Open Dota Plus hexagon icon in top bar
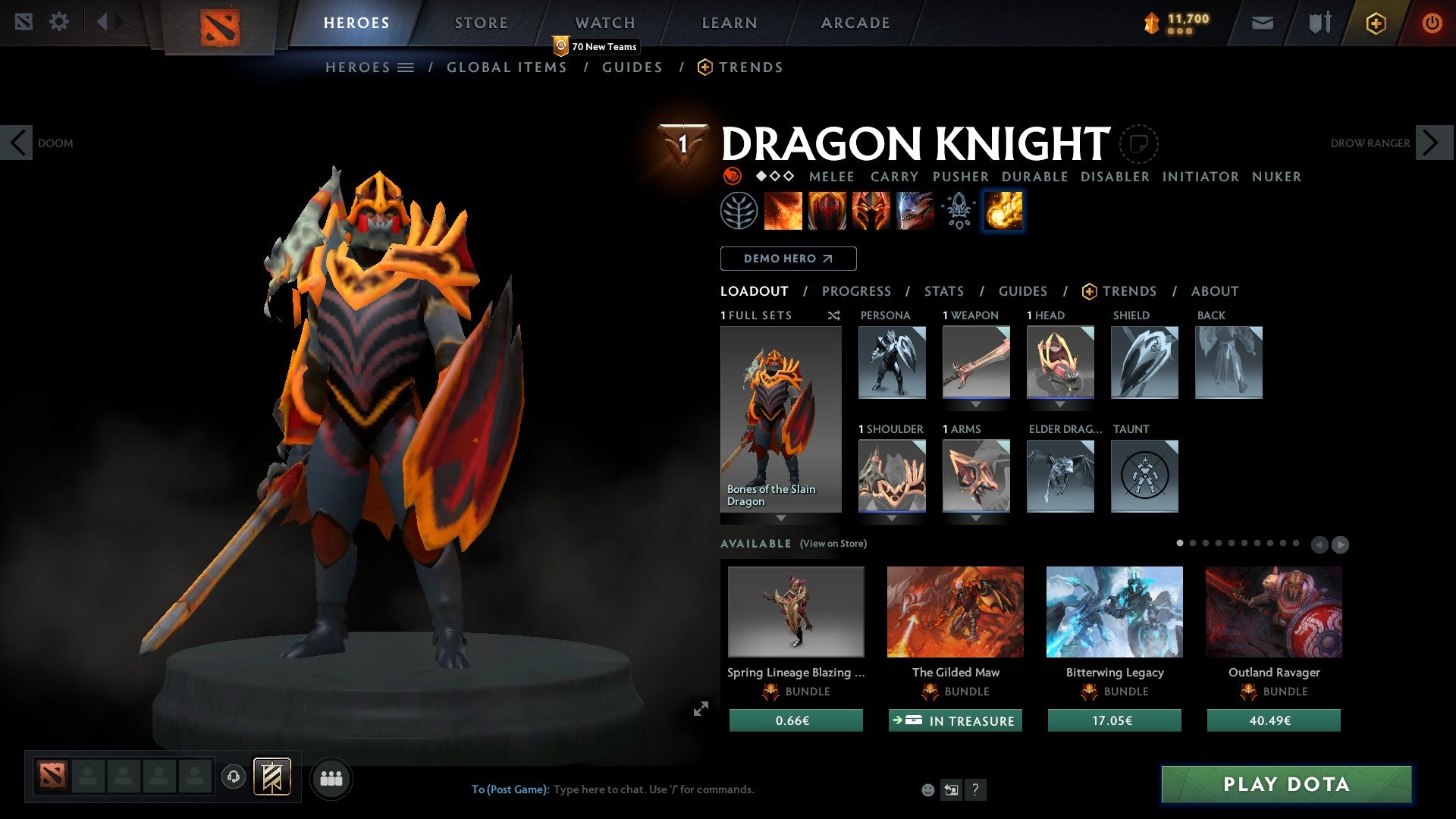Image resolution: width=1456 pixels, height=819 pixels. point(1375,23)
